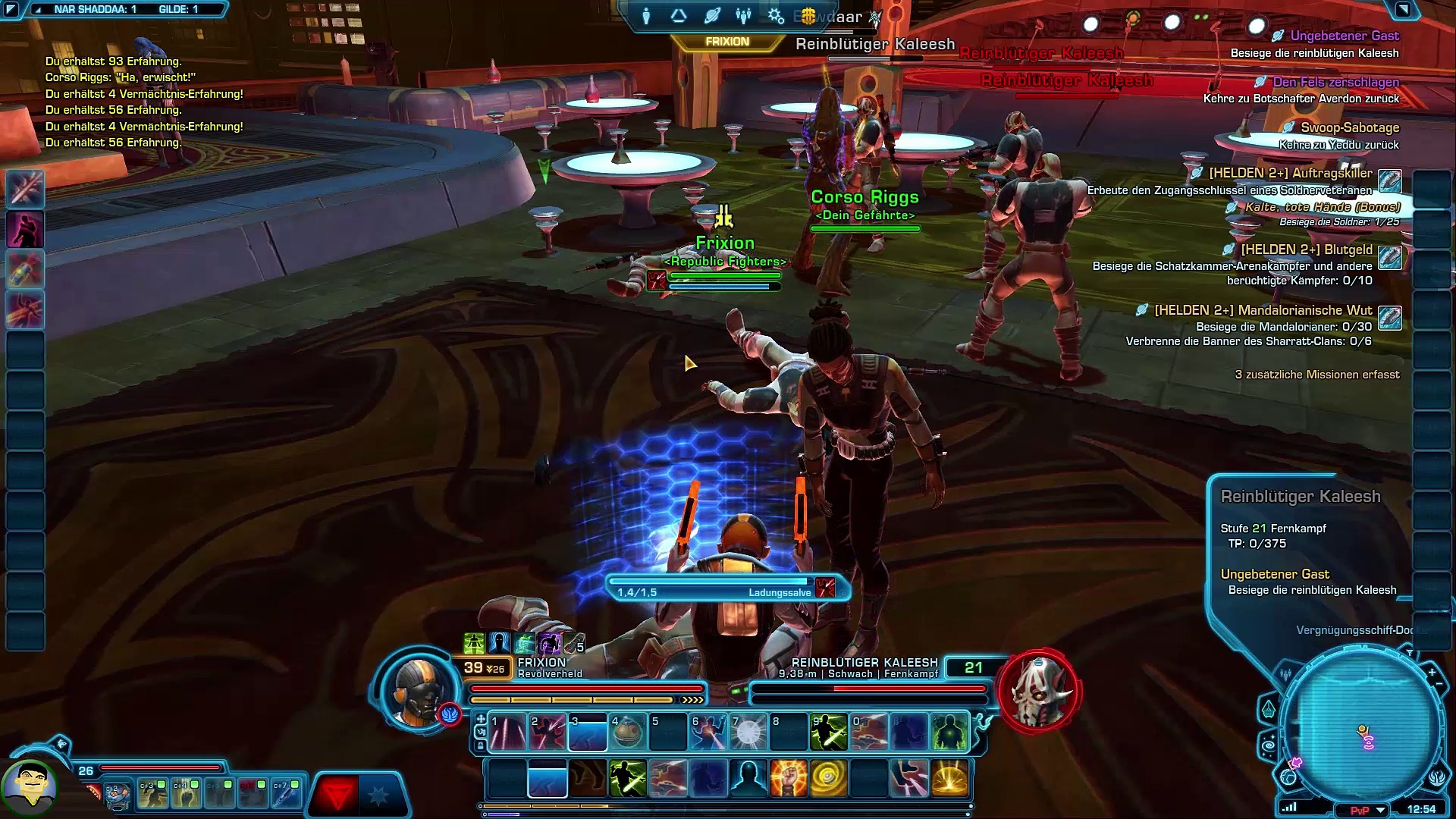Use the yellow spiral ability icon
This screenshot has width=1456, height=819.
click(x=828, y=779)
